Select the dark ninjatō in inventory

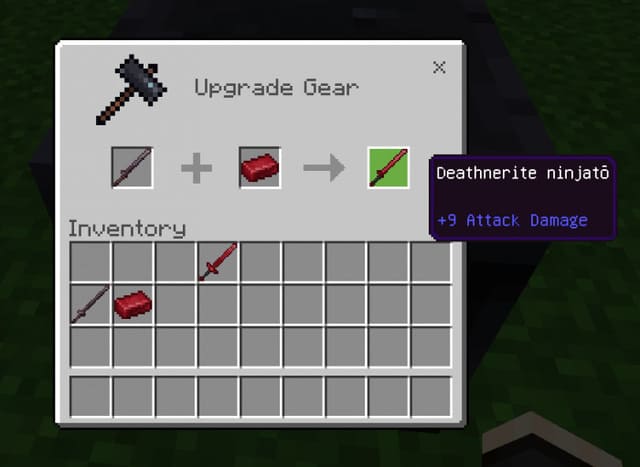pyautogui.click(x=90, y=304)
